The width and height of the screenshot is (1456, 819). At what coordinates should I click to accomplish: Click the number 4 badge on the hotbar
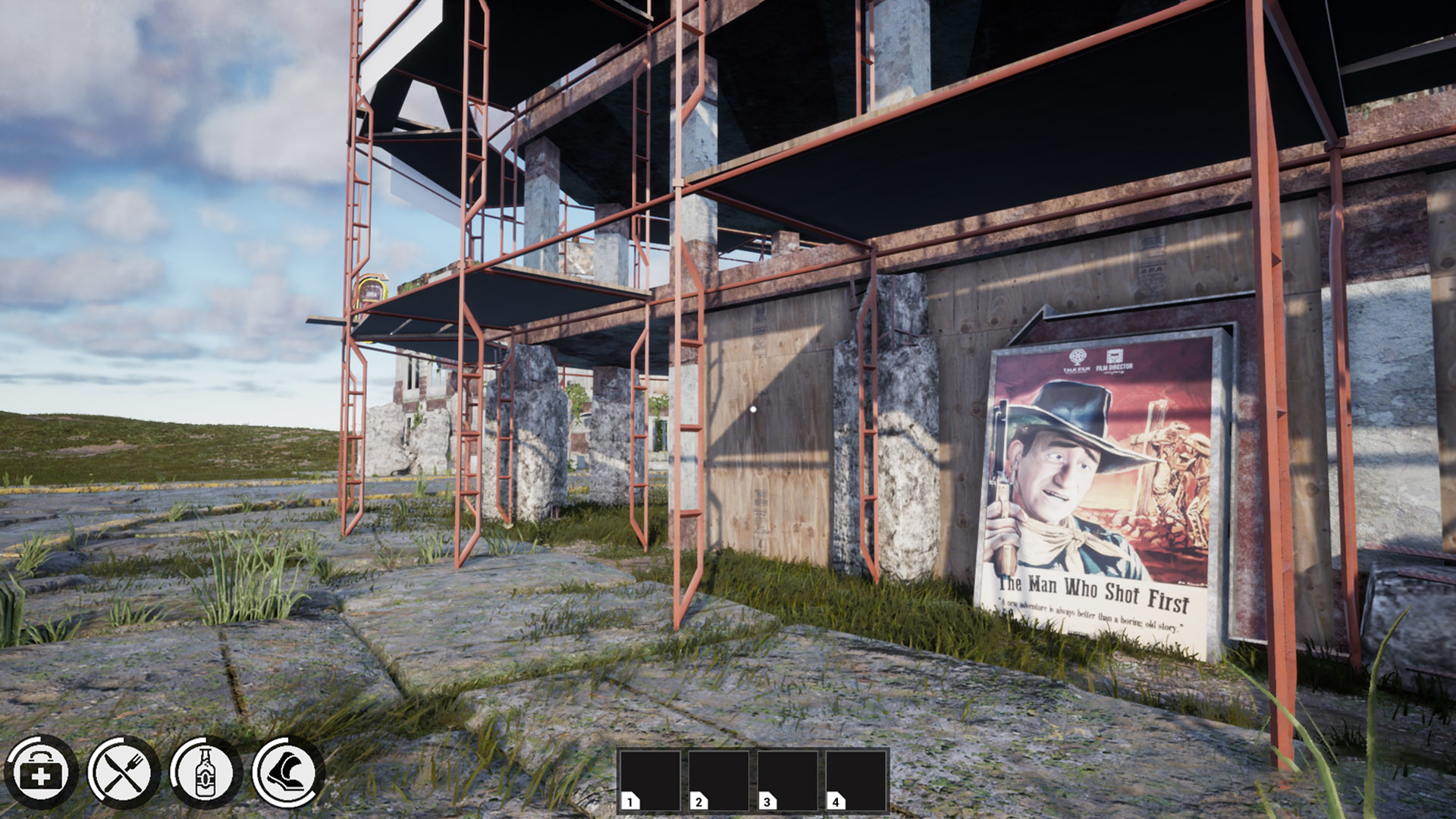pyautogui.click(x=836, y=801)
